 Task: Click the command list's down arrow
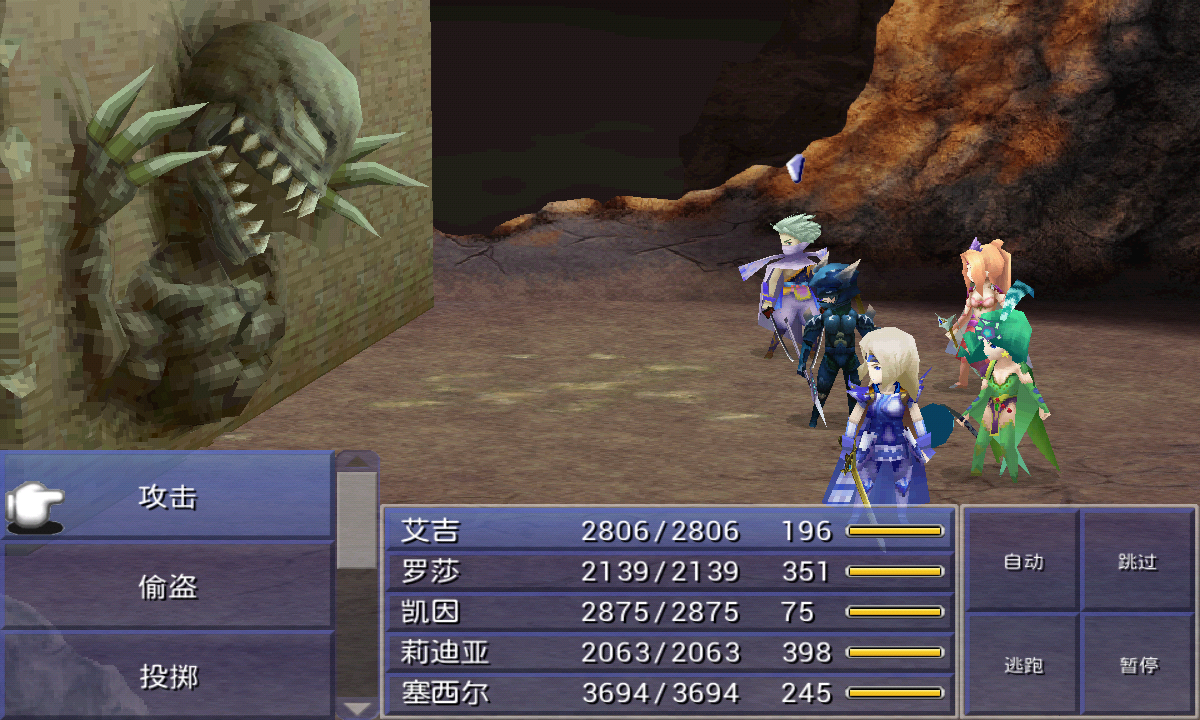(x=357, y=708)
